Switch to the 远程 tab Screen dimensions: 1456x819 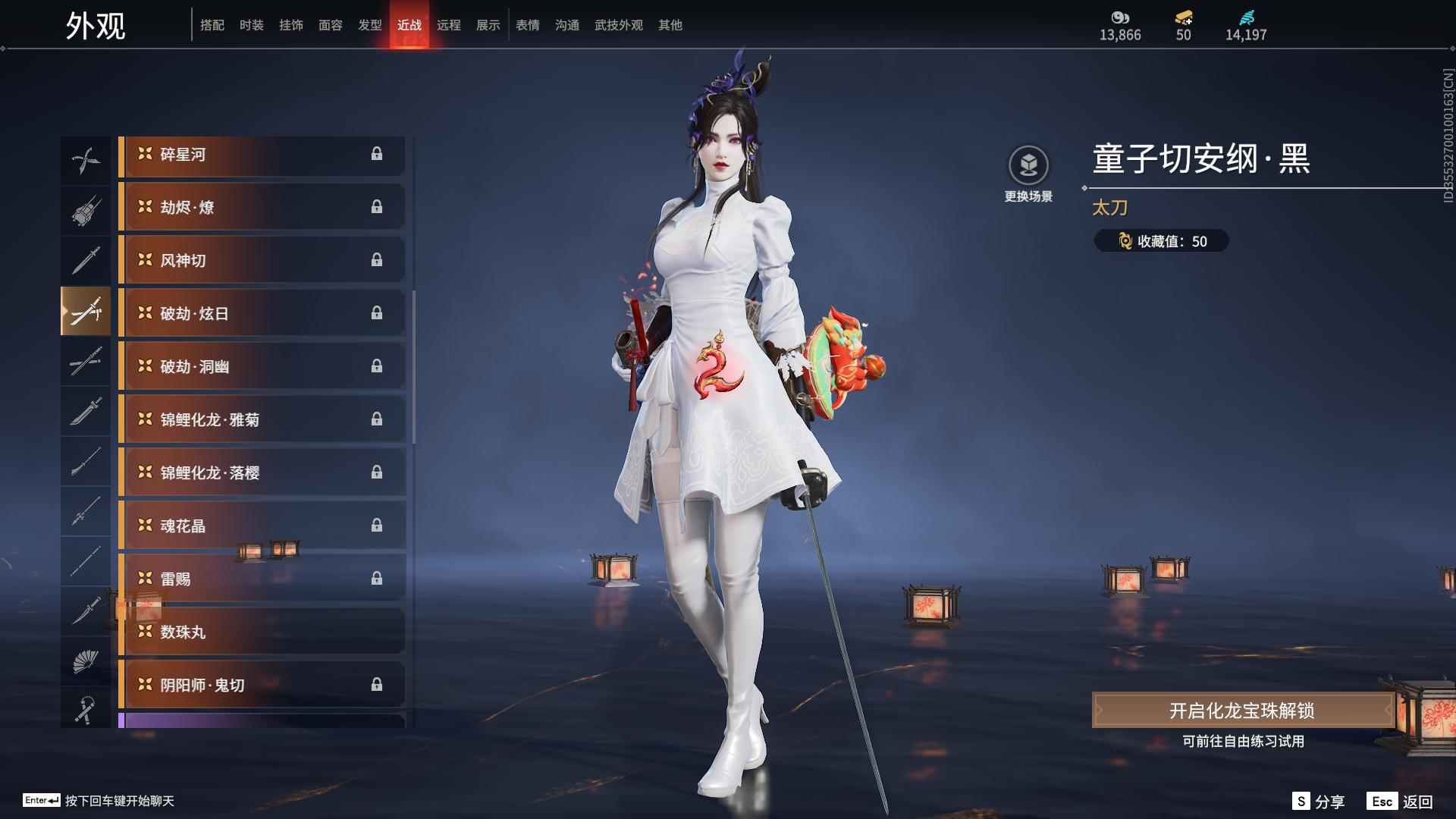pos(450,24)
